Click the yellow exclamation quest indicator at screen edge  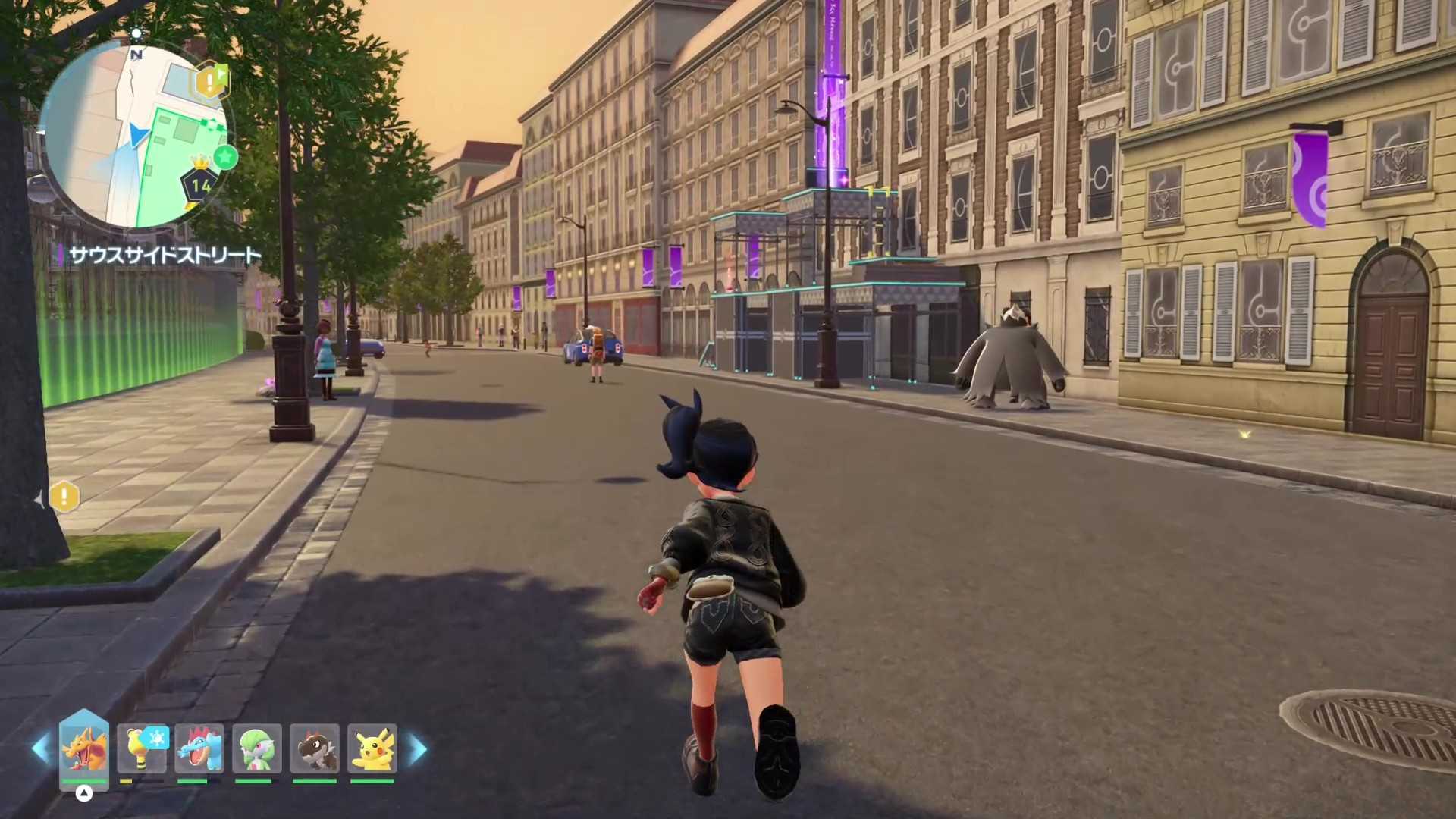(x=64, y=497)
